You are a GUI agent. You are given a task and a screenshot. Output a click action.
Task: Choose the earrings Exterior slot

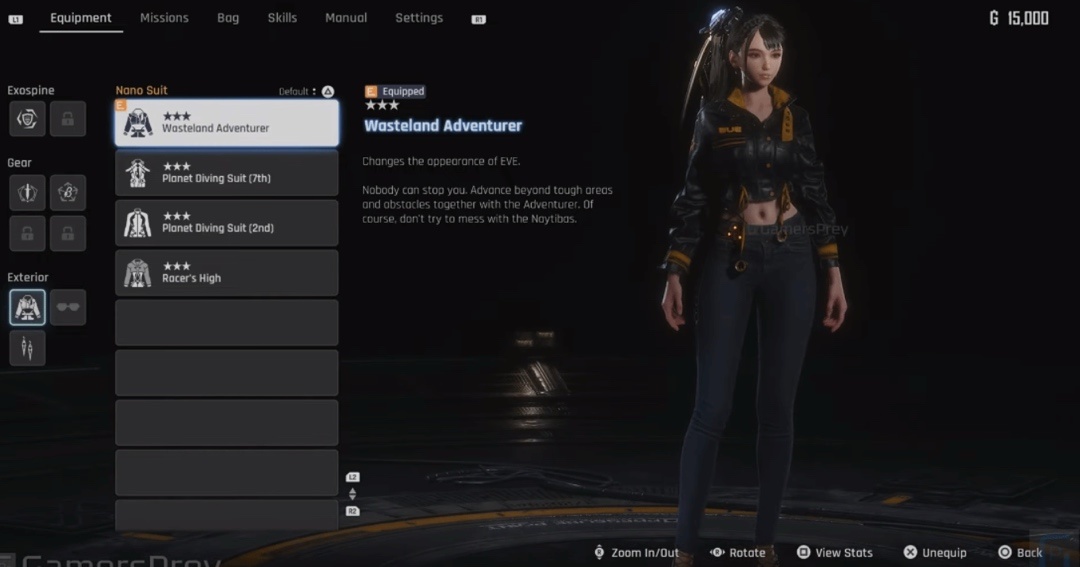pyautogui.click(x=28, y=348)
